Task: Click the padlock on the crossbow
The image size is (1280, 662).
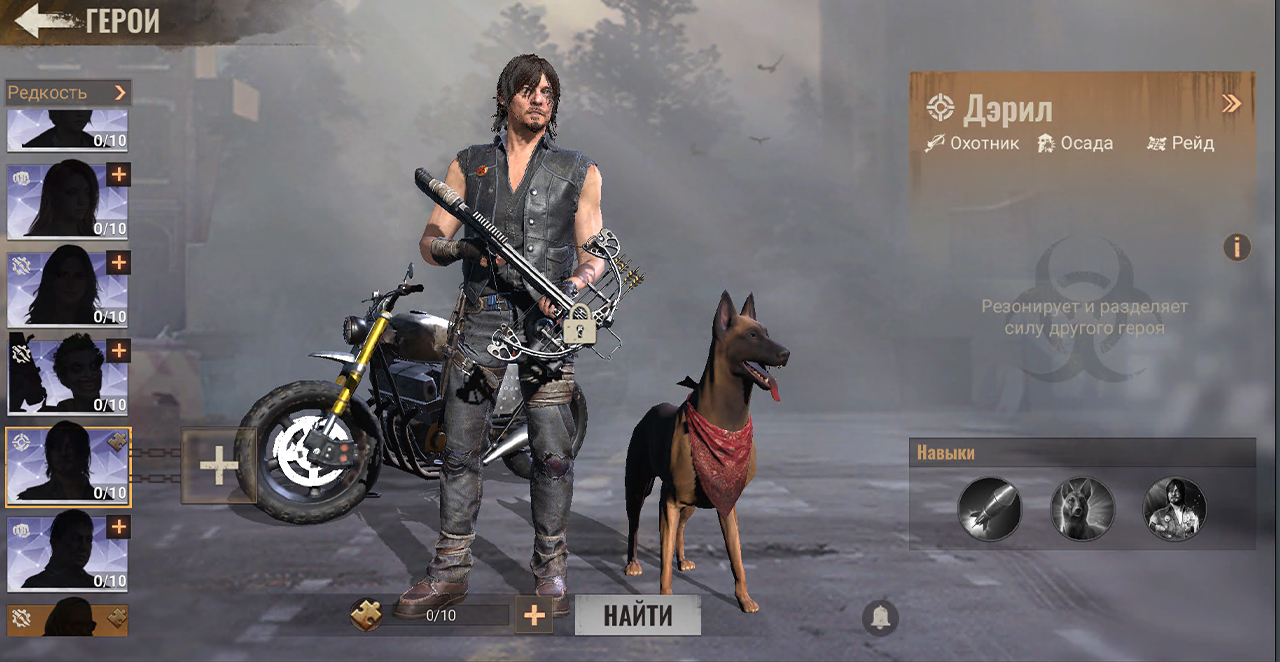Action: (577, 326)
